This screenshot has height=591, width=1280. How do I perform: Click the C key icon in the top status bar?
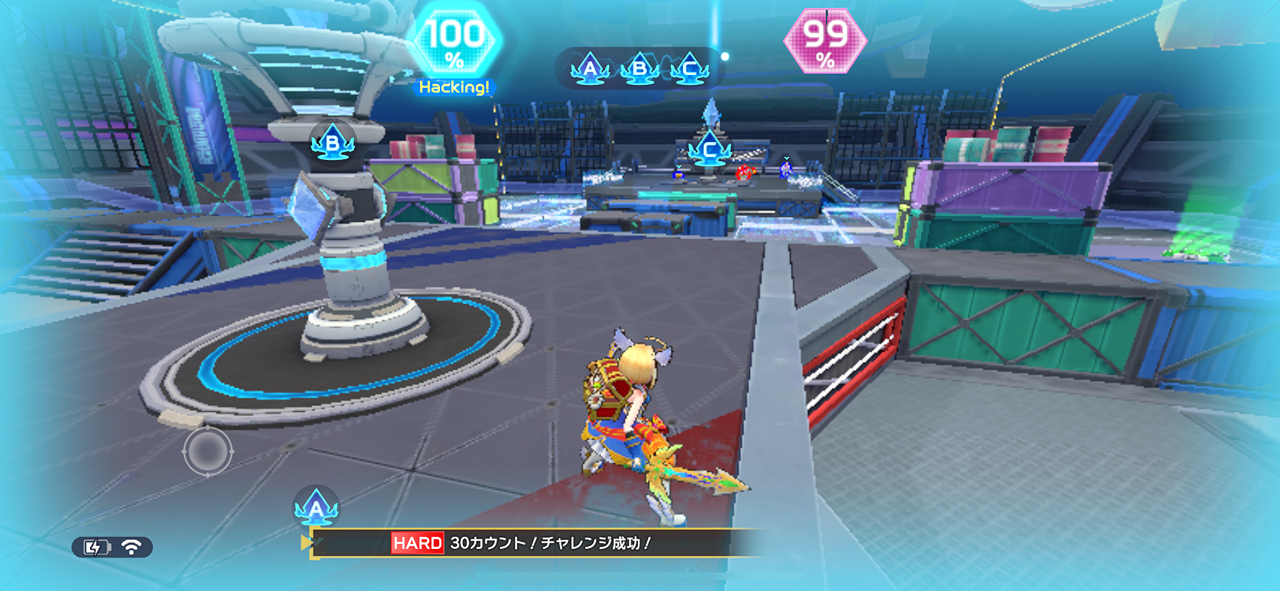point(689,69)
